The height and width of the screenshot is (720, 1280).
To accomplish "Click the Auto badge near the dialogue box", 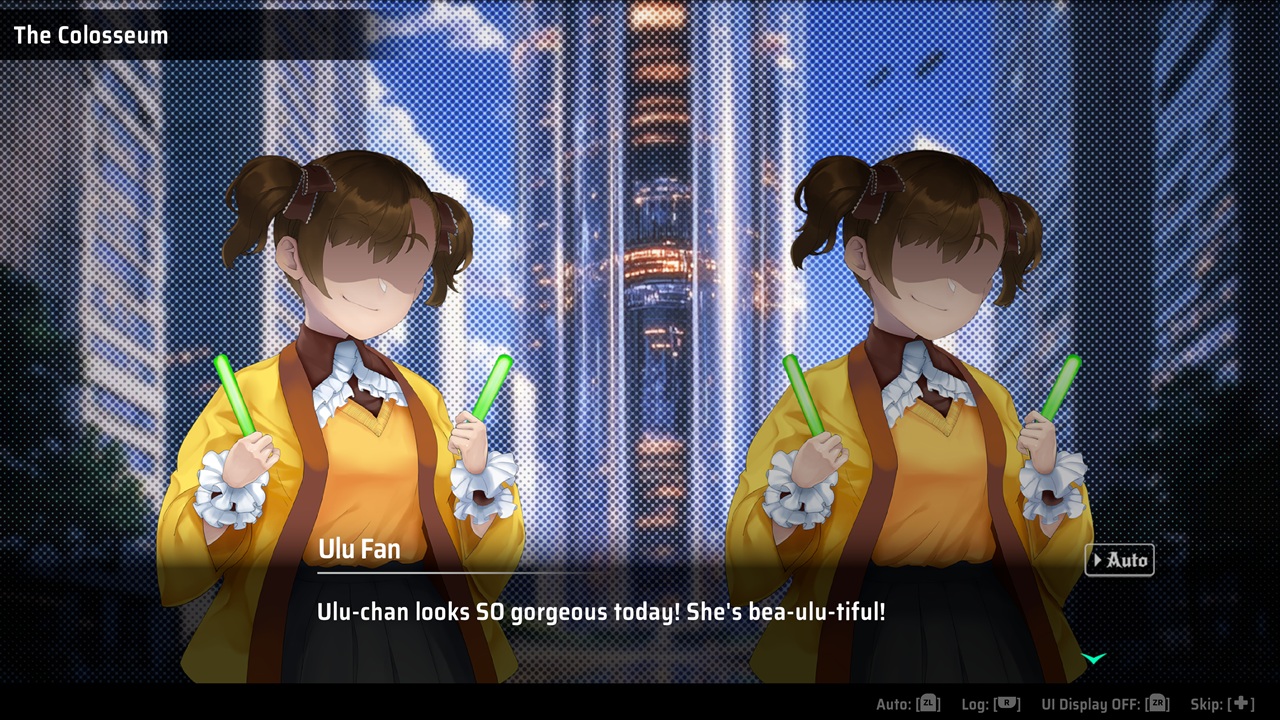I will pyautogui.click(x=1119, y=560).
